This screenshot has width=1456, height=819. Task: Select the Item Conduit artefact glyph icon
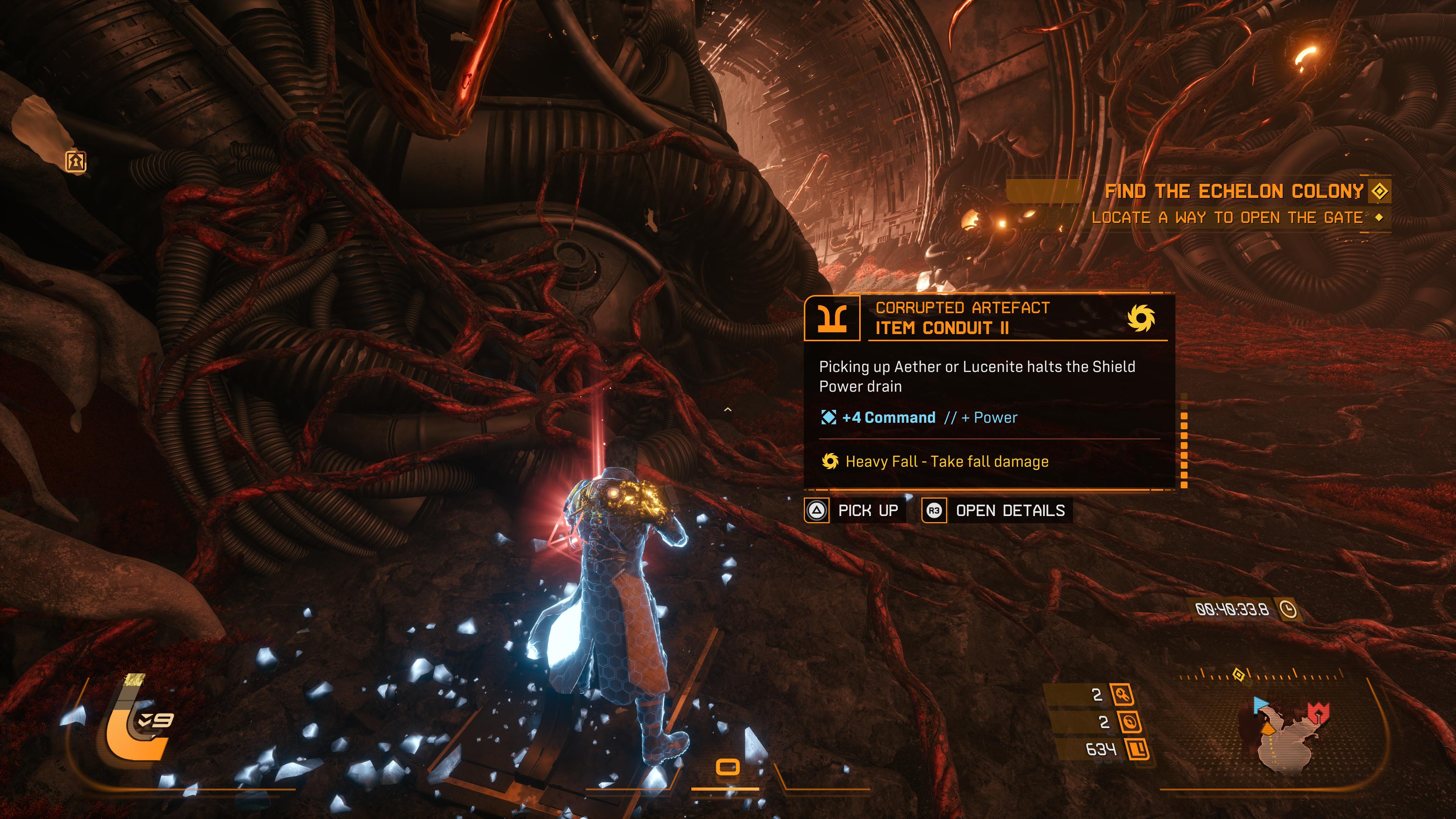pyautogui.click(x=832, y=318)
